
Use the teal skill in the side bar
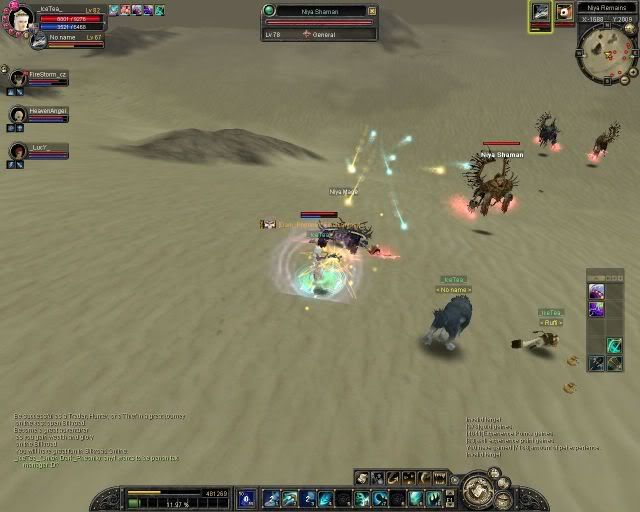point(614,346)
